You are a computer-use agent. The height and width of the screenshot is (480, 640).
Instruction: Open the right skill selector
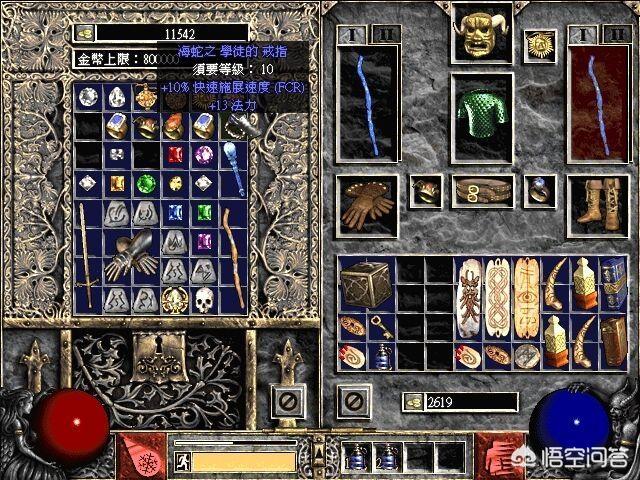(x=500, y=456)
